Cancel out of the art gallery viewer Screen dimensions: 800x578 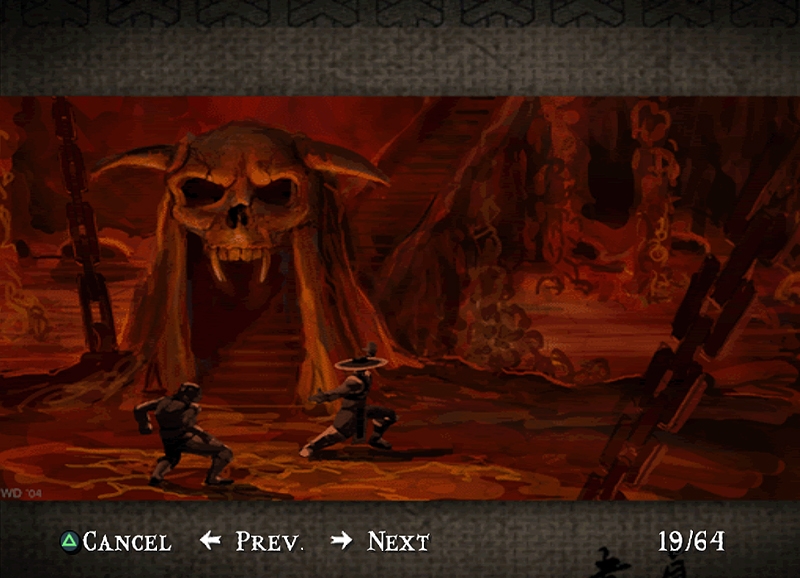(x=116, y=542)
